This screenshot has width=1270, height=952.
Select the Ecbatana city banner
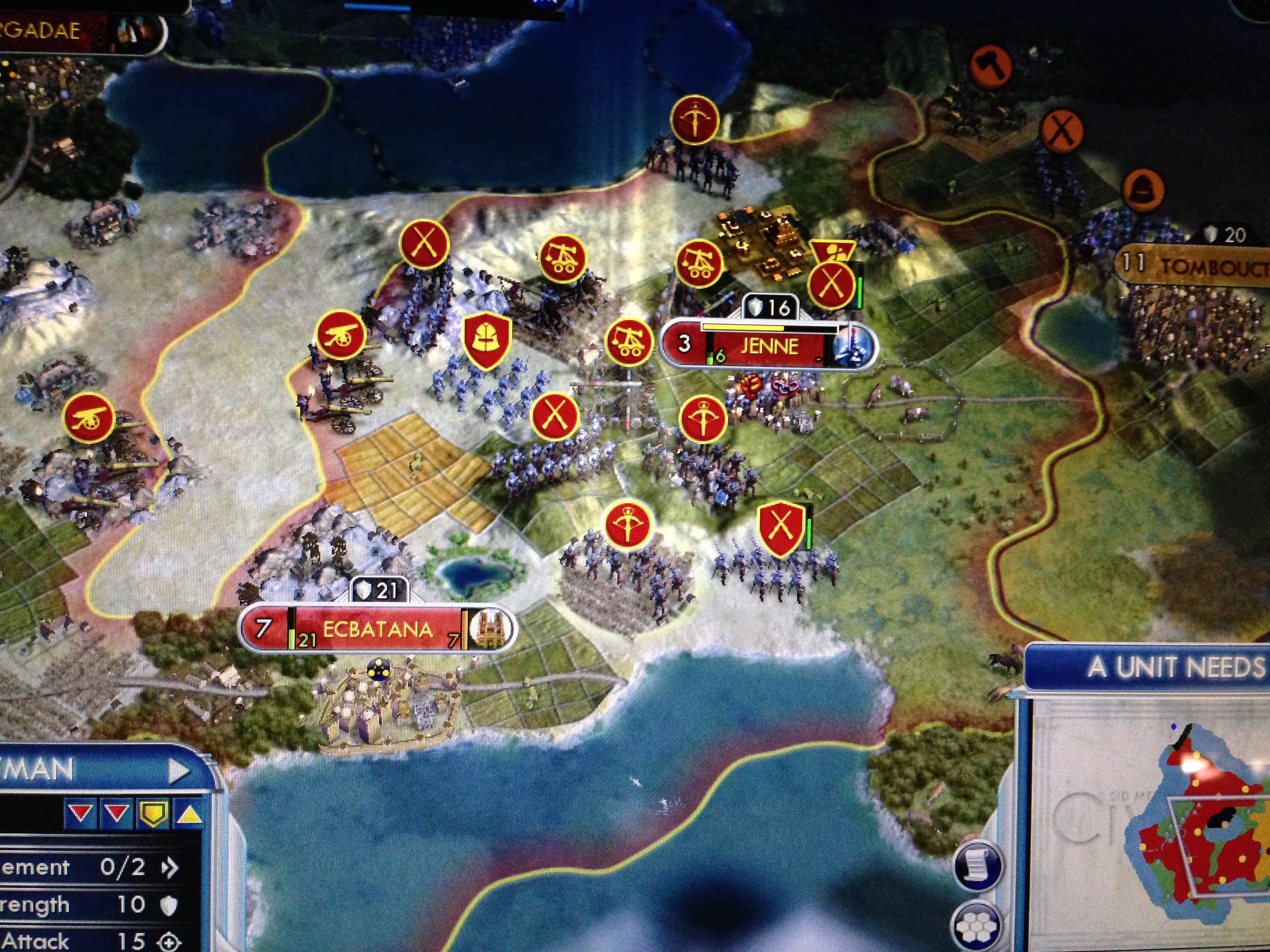377,630
